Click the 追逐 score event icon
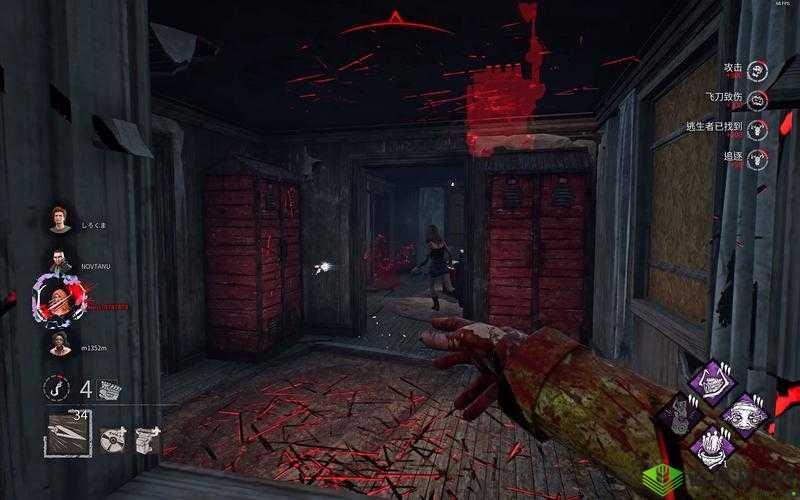The width and height of the screenshot is (800, 500). coord(760,157)
